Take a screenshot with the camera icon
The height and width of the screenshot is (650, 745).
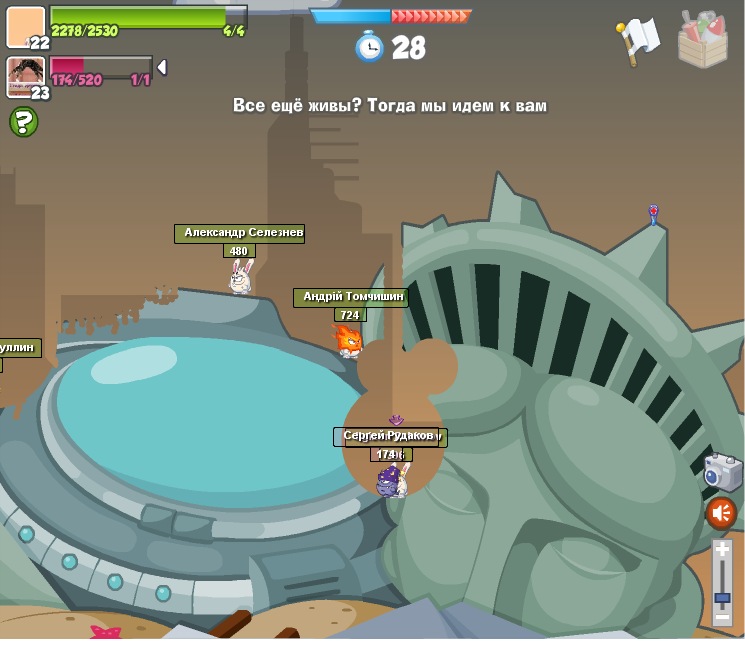tap(721, 472)
